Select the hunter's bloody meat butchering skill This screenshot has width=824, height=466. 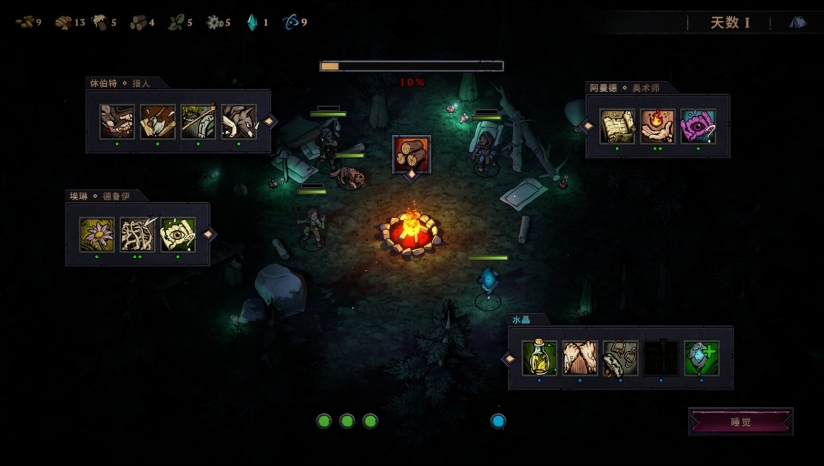coord(117,122)
